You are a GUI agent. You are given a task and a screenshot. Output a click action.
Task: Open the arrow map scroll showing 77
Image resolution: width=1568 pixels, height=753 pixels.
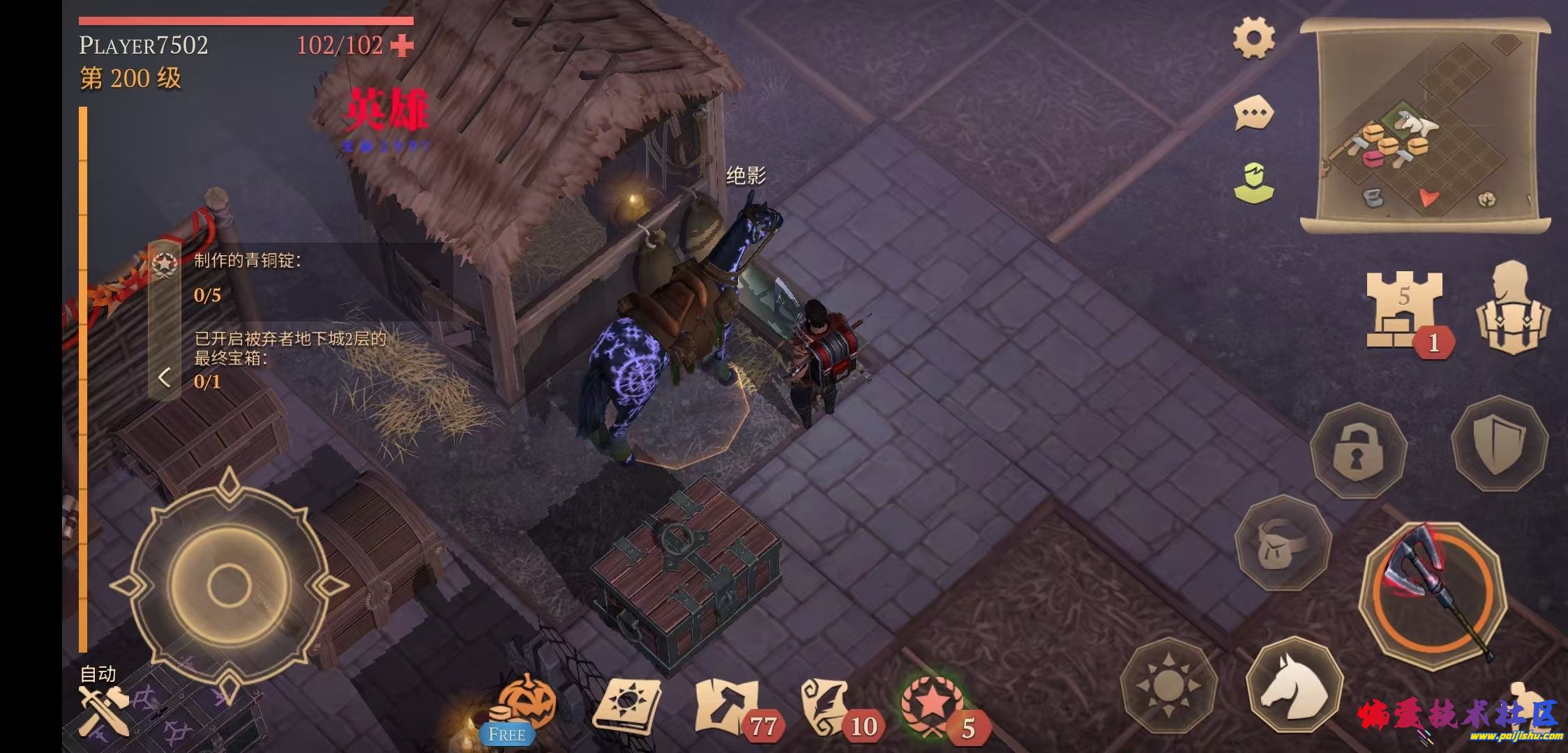(x=728, y=706)
